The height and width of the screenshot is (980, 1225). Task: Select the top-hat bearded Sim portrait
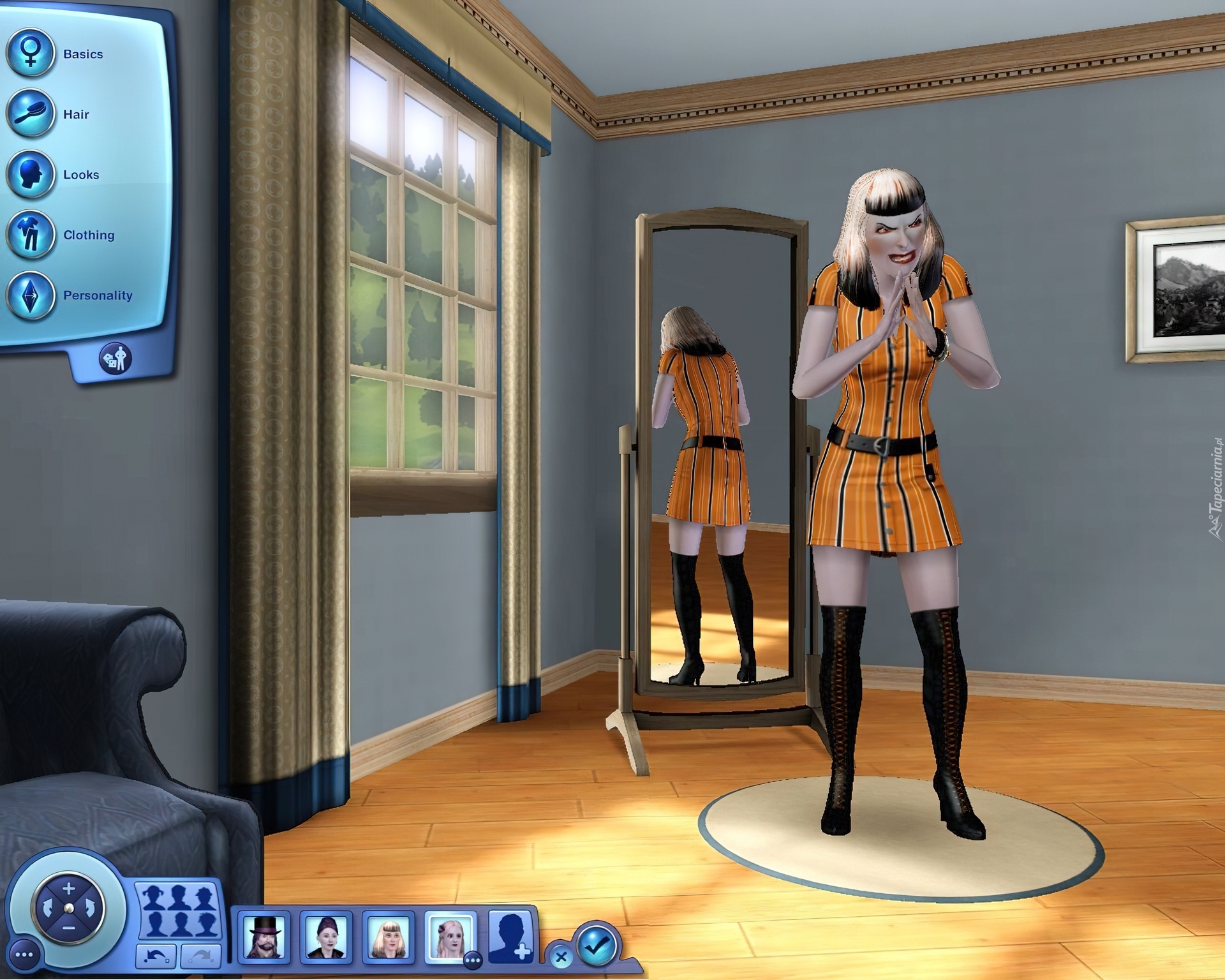[264, 937]
